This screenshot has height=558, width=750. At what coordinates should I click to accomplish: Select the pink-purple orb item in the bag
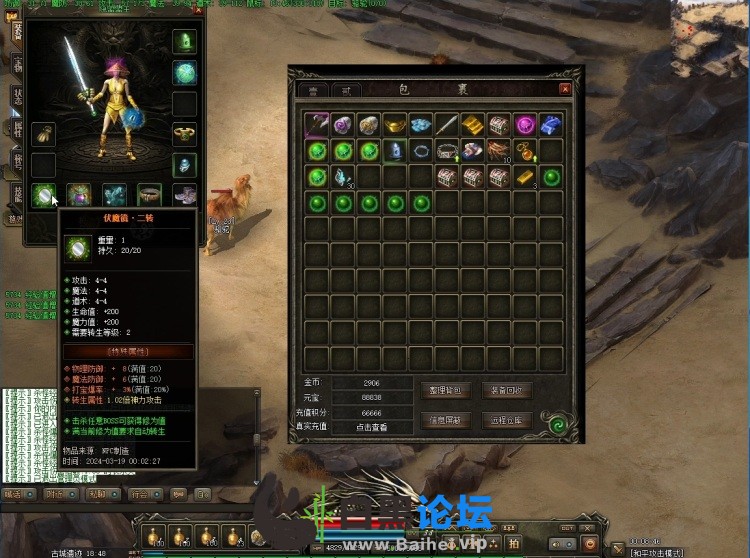(525, 124)
